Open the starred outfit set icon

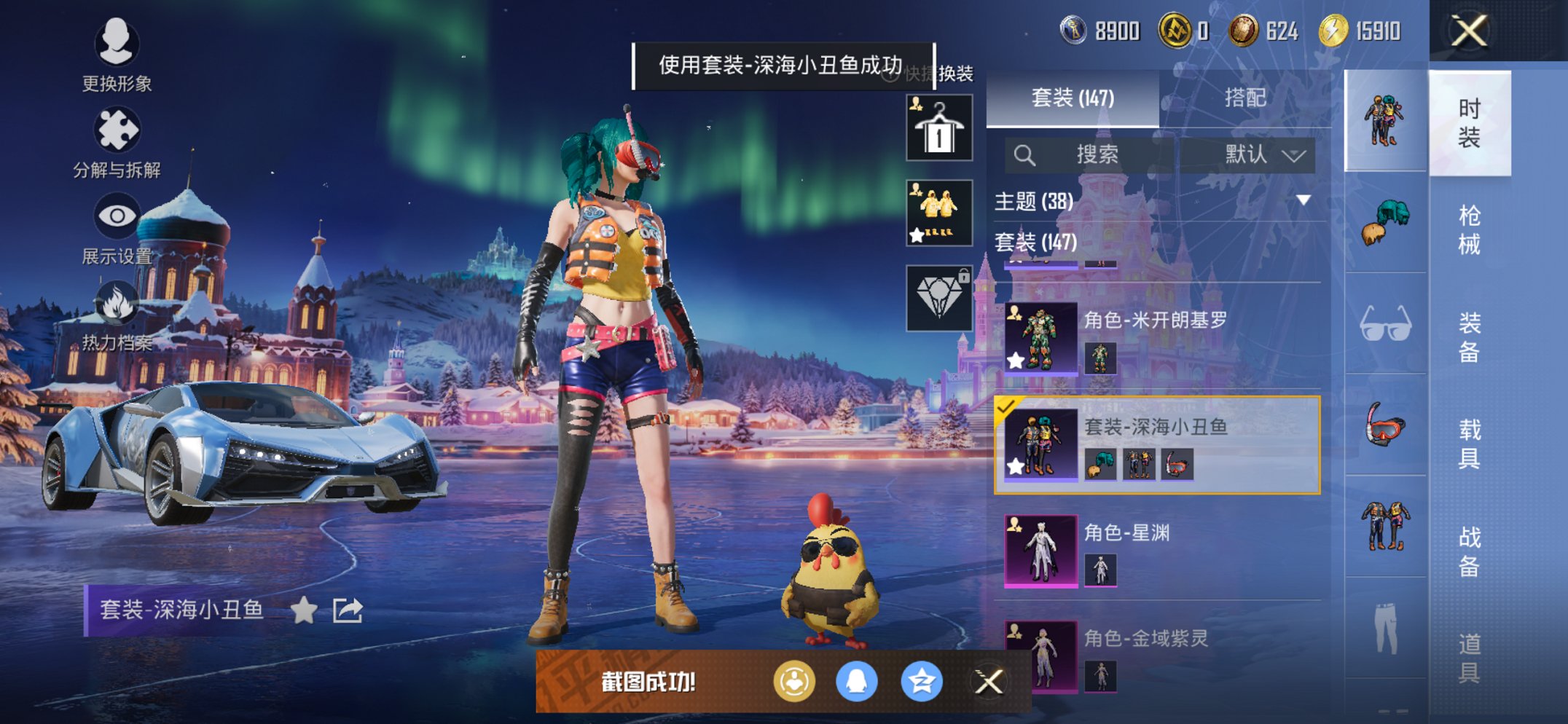938,212
